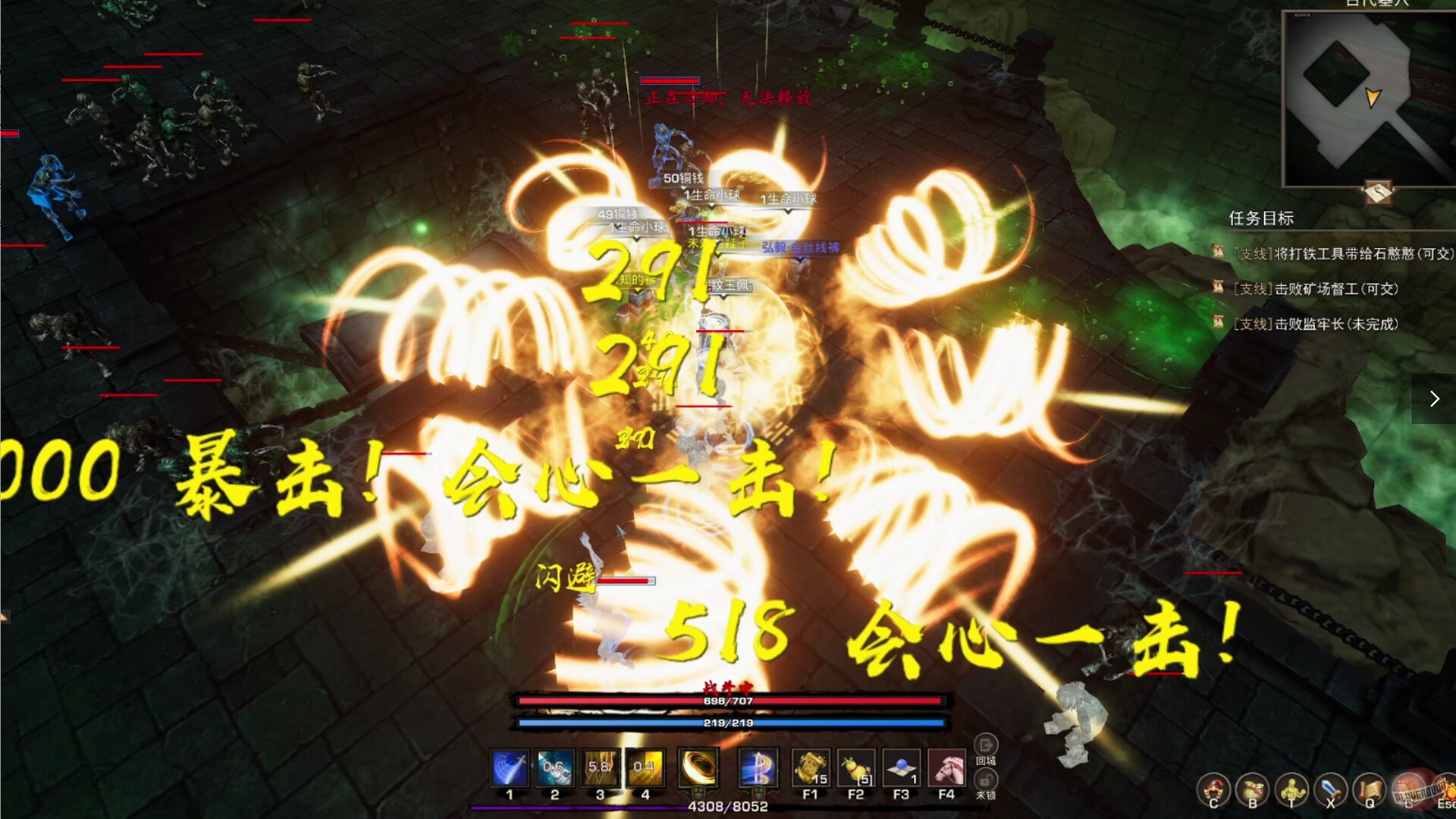Open equipment with the sword X icon
1456x819 pixels.
1329,786
